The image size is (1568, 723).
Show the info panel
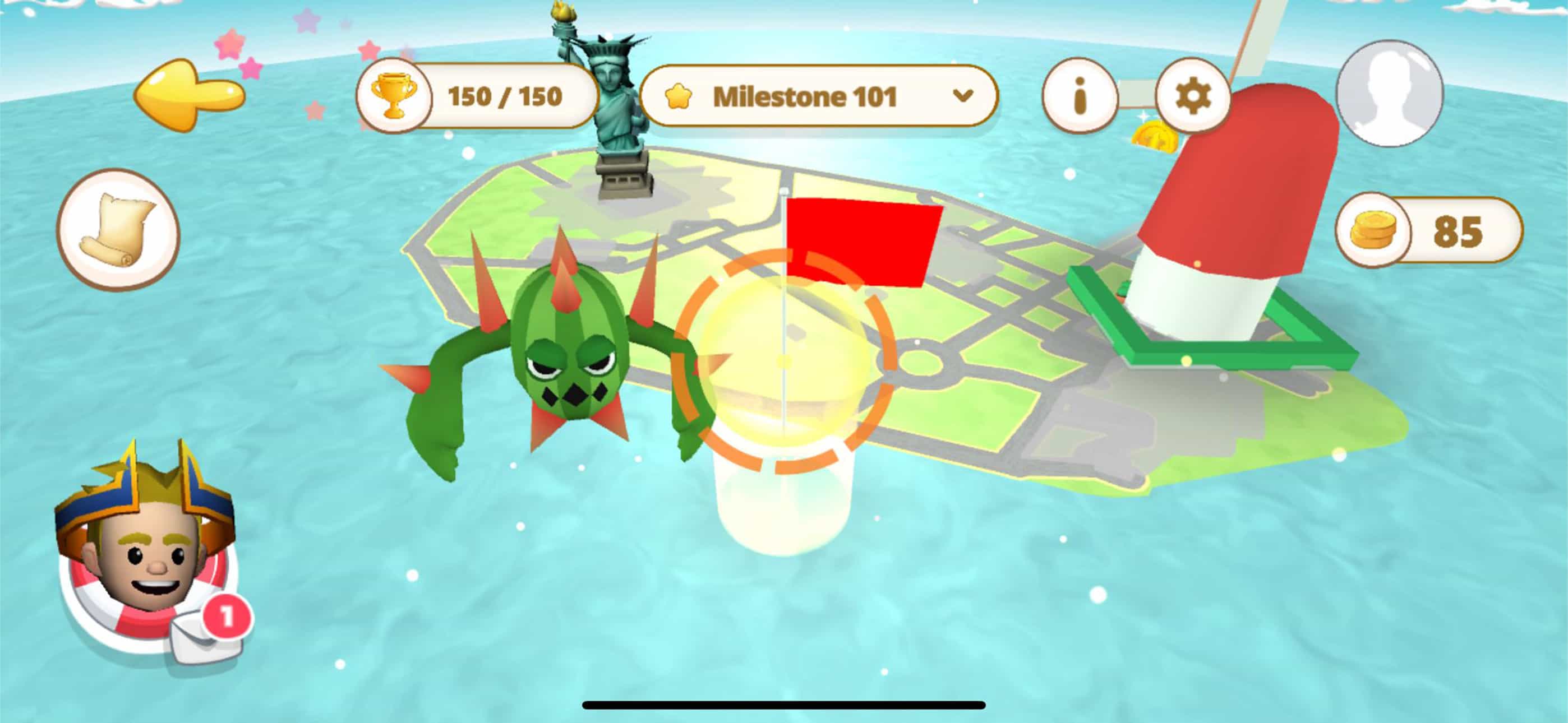point(1080,96)
